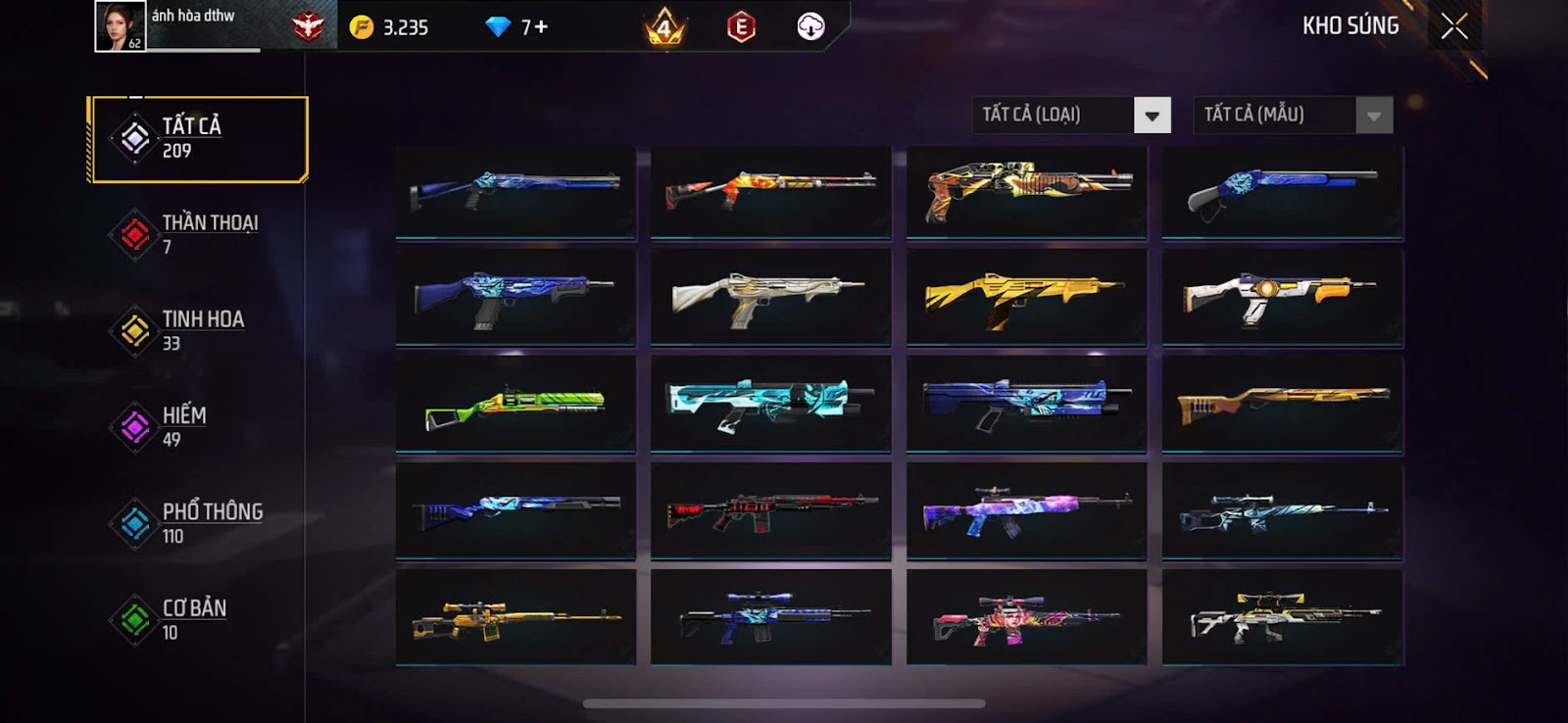Pick the purple galaxy rifle skin
1568x723 pixels.
[1026, 511]
